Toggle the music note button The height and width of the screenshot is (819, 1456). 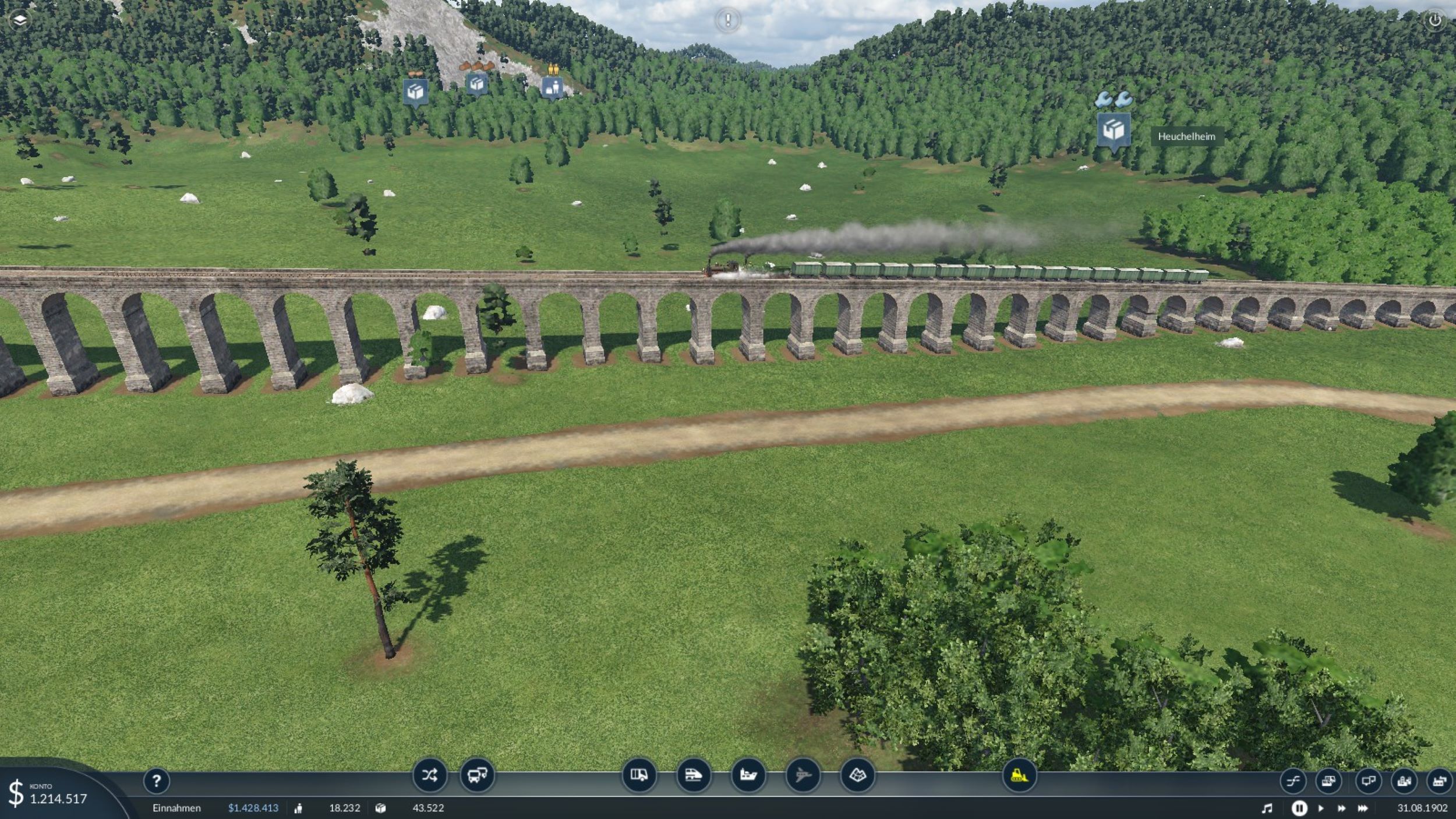[1267, 808]
